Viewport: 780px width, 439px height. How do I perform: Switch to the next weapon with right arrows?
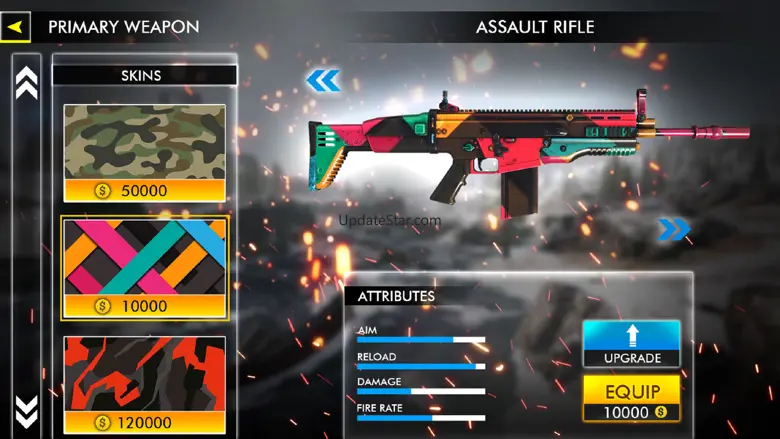(x=674, y=230)
